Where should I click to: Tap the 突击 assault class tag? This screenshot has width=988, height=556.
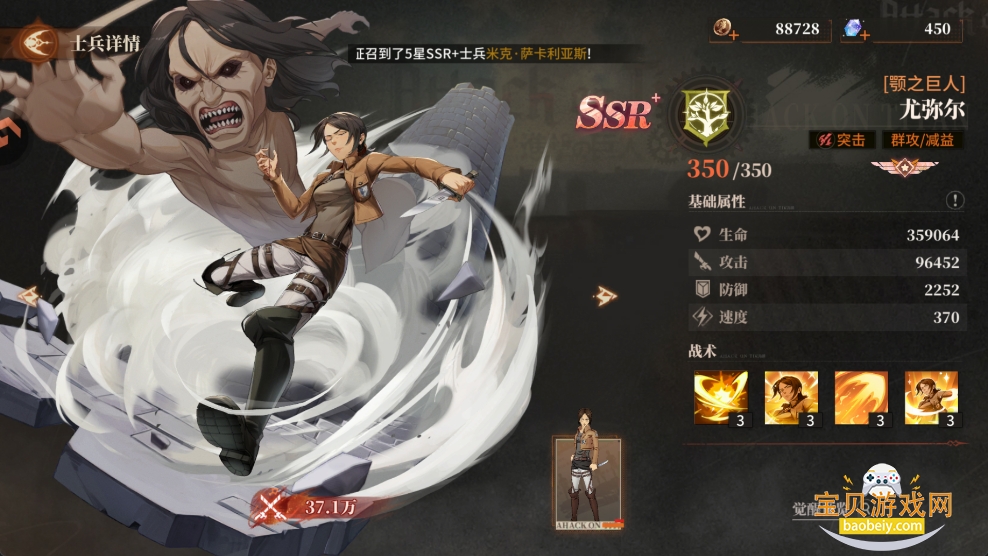(838, 140)
